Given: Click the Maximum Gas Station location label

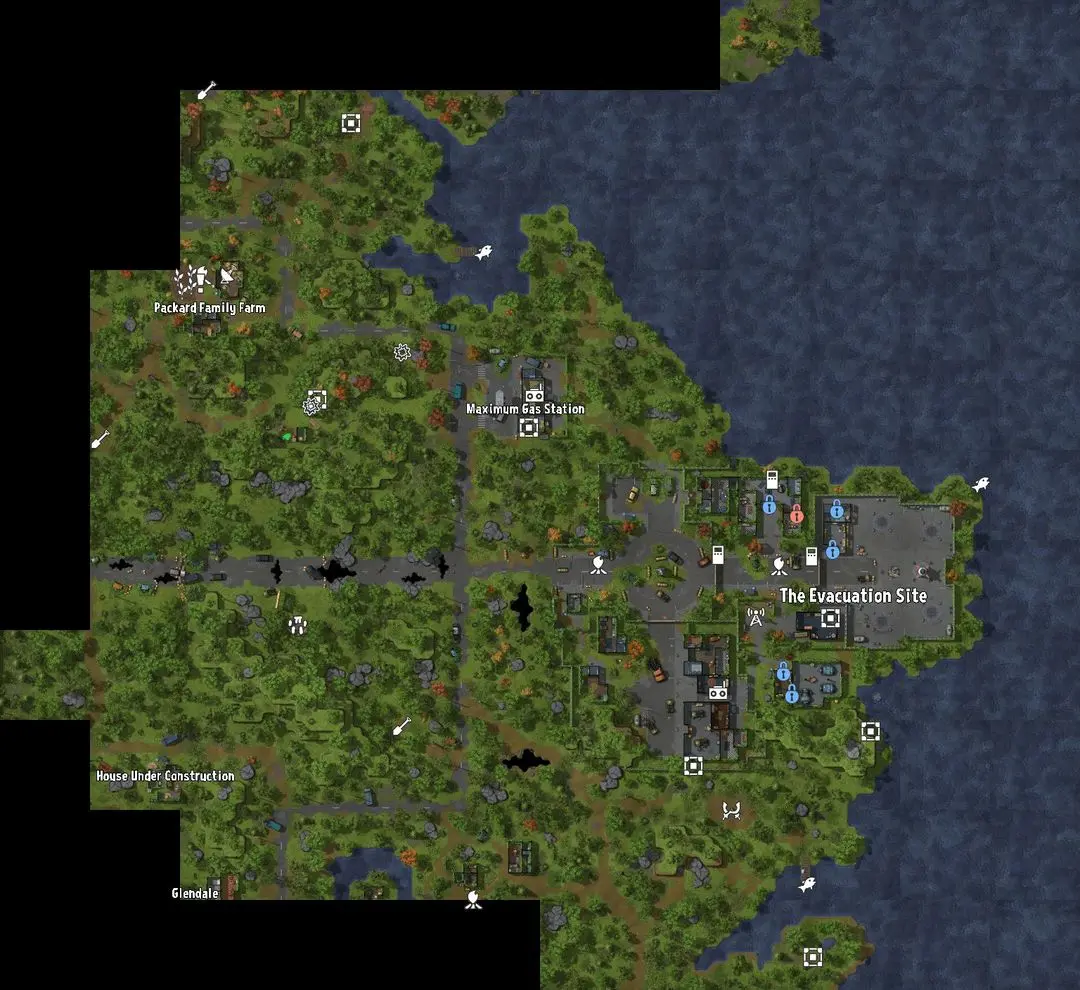Looking at the screenshot, I should click(x=525, y=409).
